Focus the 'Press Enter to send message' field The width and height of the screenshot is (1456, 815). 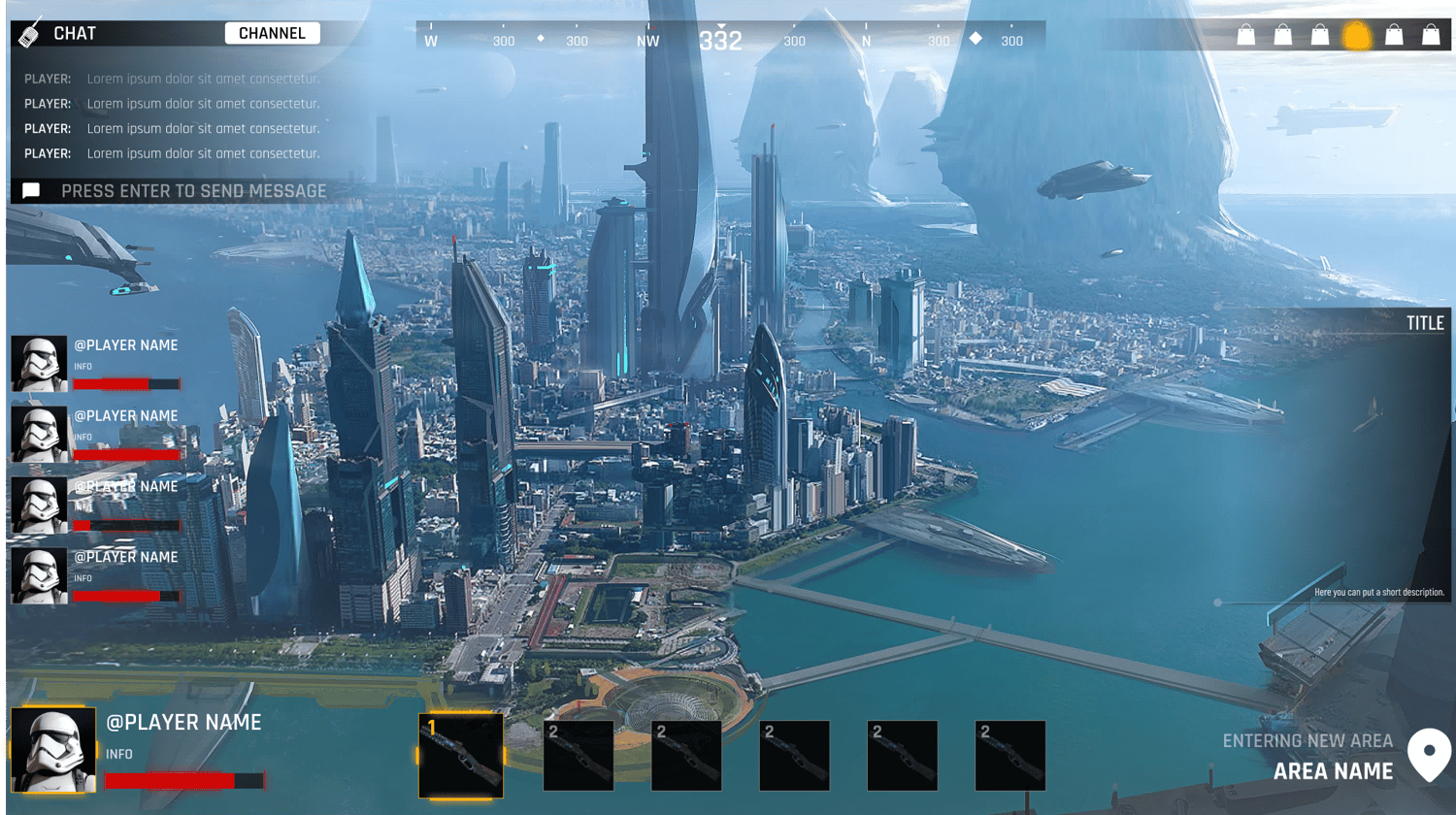click(193, 191)
